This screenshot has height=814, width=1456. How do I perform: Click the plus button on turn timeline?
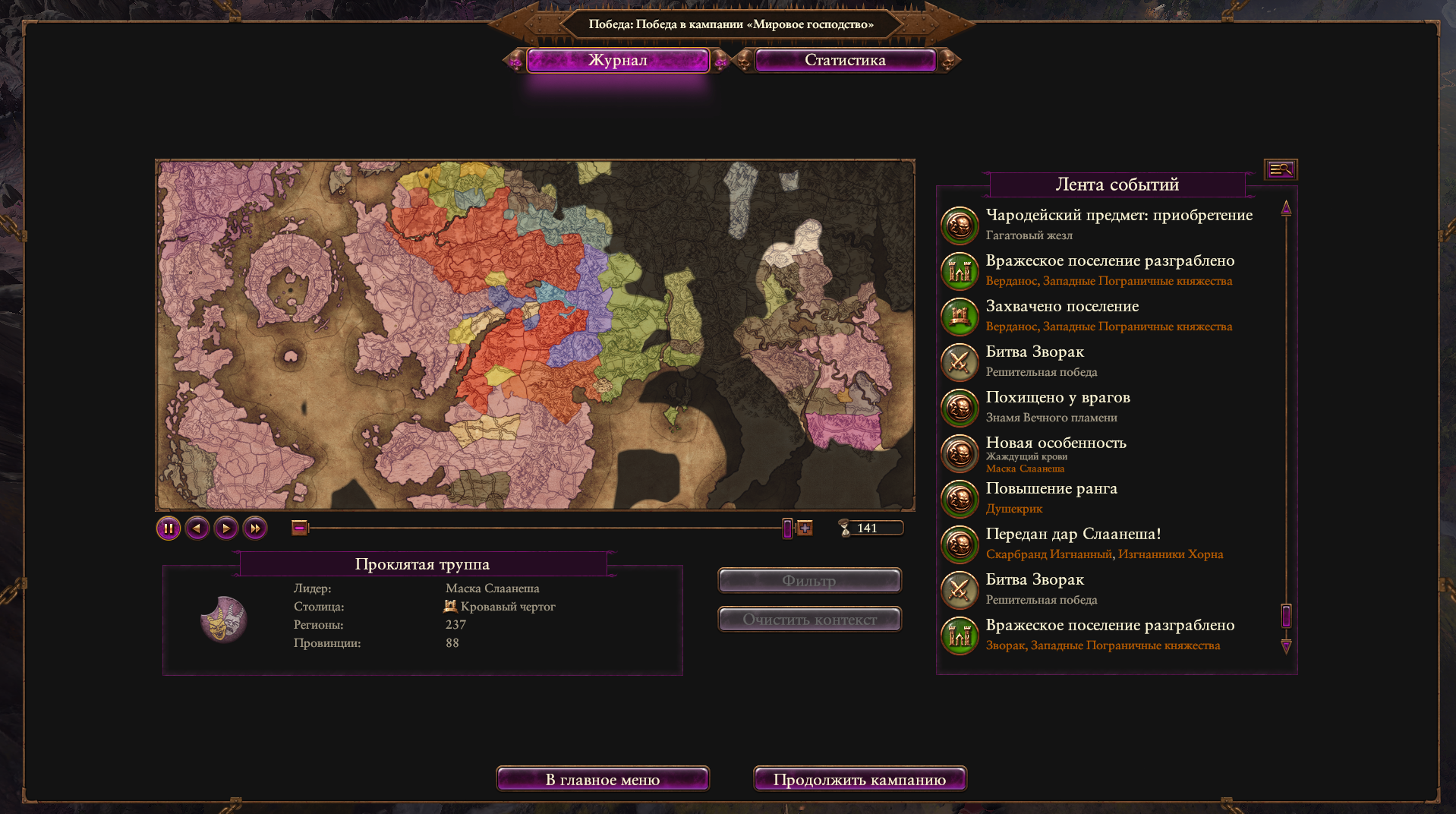(805, 528)
